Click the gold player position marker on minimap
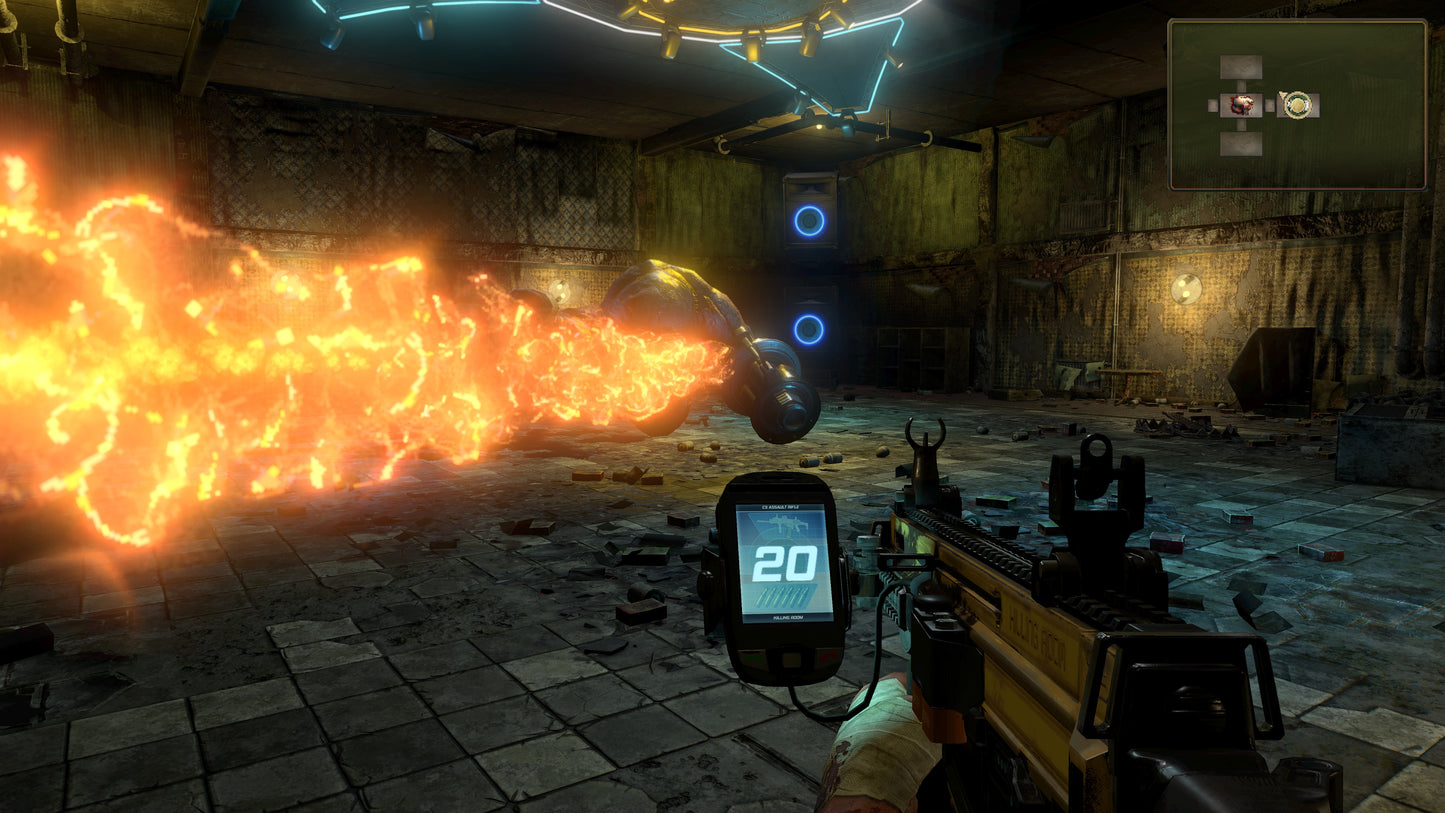Image resolution: width=1445 pixels, height=813 pixels. click(x=1297, y=104)
